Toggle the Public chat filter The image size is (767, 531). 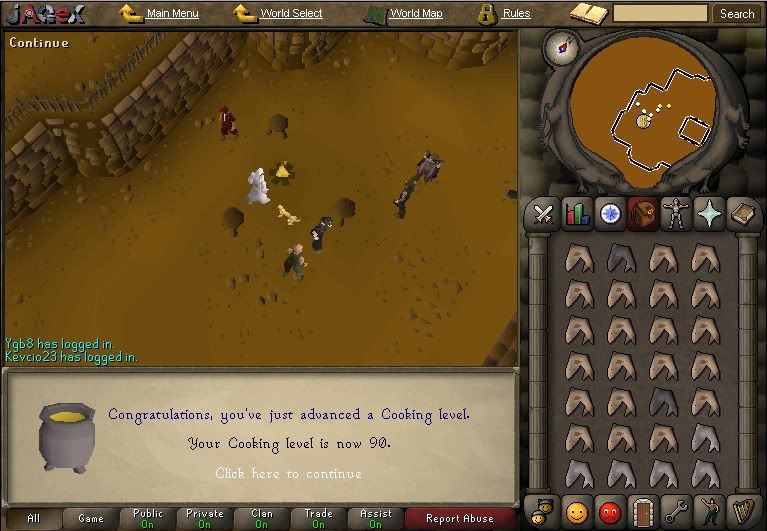(147, 518)
